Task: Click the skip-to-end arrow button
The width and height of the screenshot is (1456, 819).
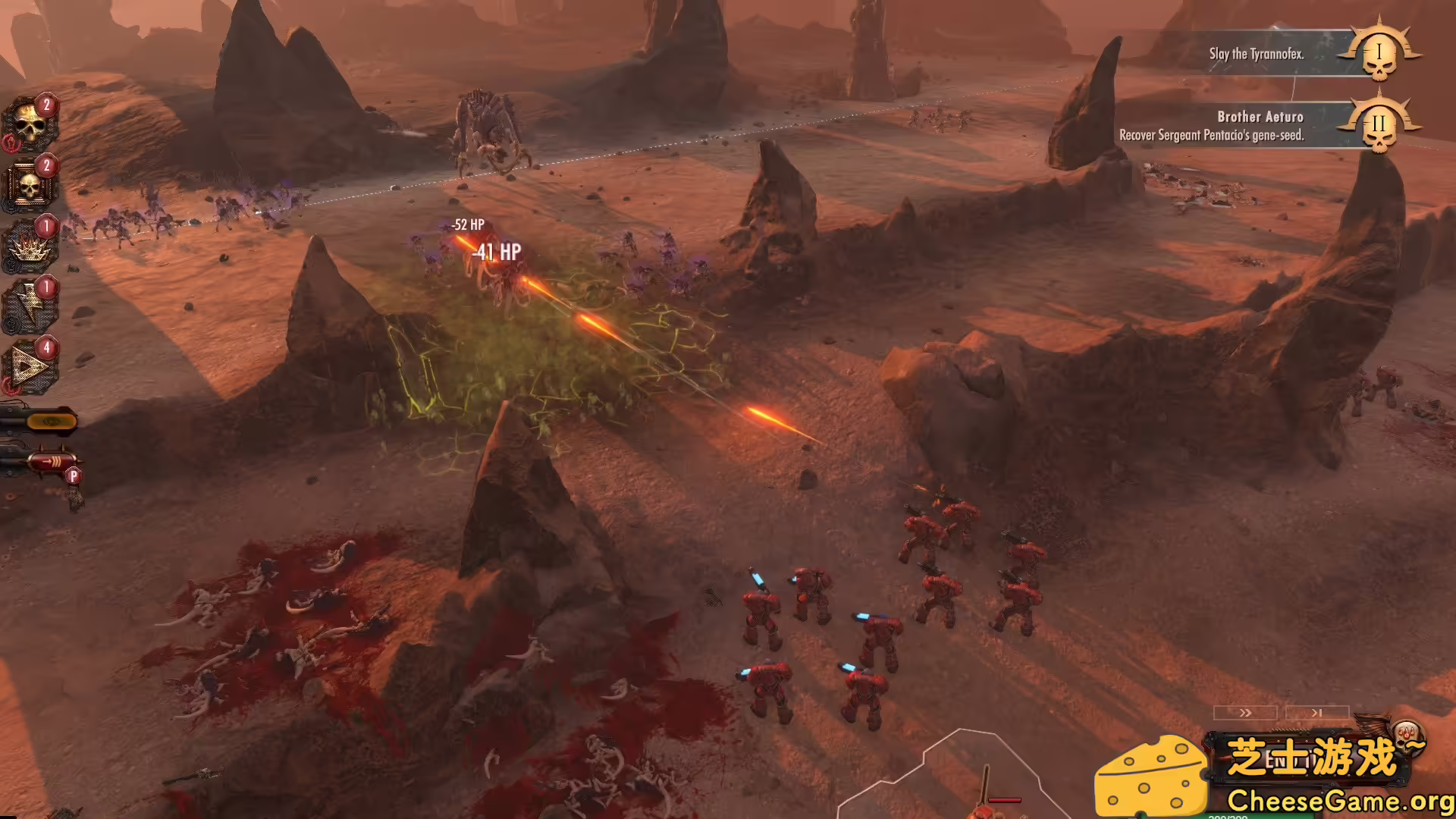Action: click(x=1316, y=713)
